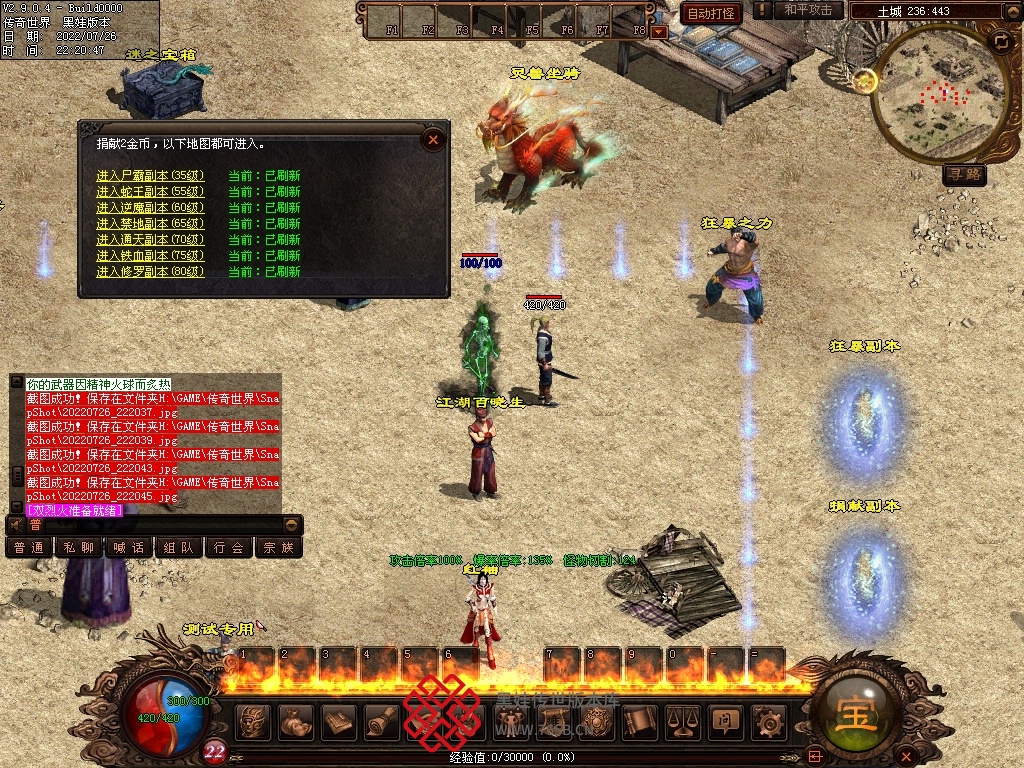Choose the 蛇王副本 (level 55) entry

[x=150, y=192]
